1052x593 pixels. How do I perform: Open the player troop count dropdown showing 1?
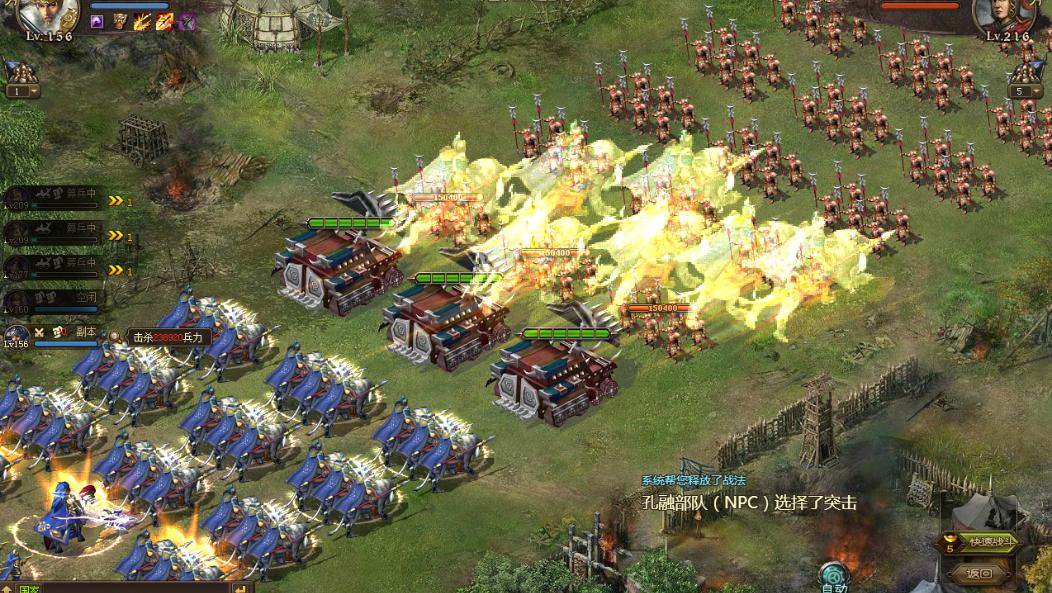tap(22, 91)
